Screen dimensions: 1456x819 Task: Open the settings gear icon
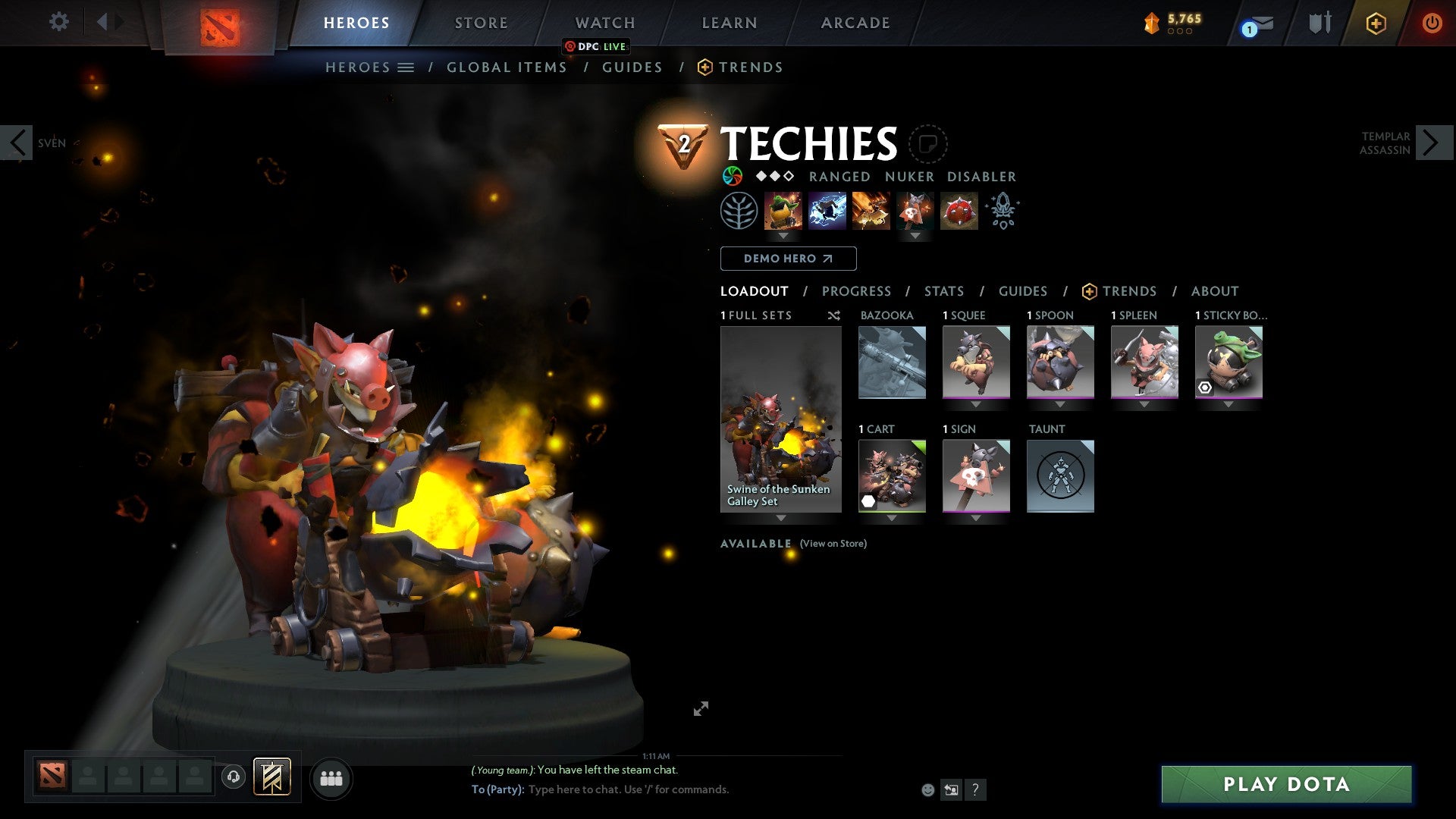[59, 22]
